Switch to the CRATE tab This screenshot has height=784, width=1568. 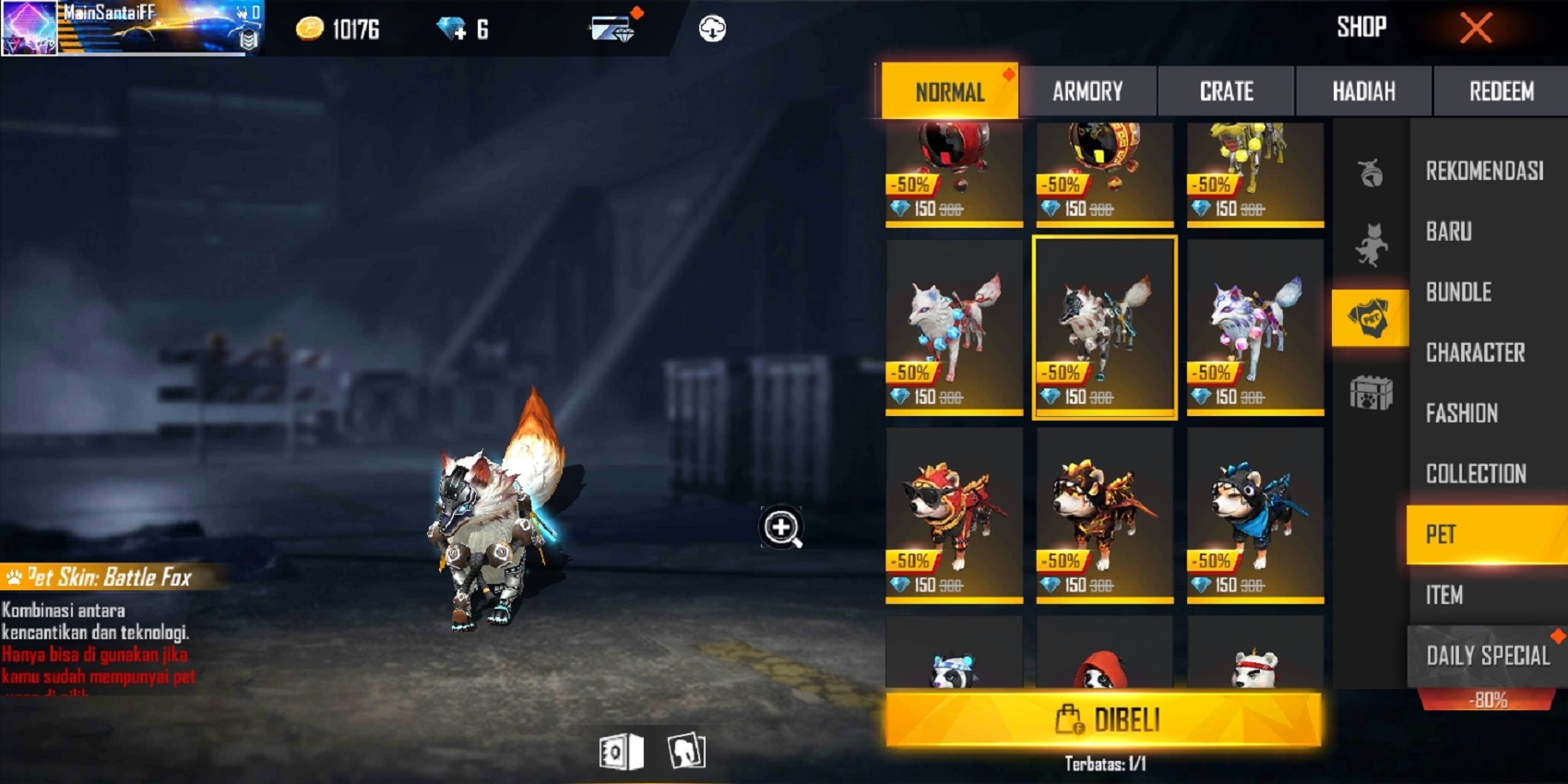pos(1227,91)
